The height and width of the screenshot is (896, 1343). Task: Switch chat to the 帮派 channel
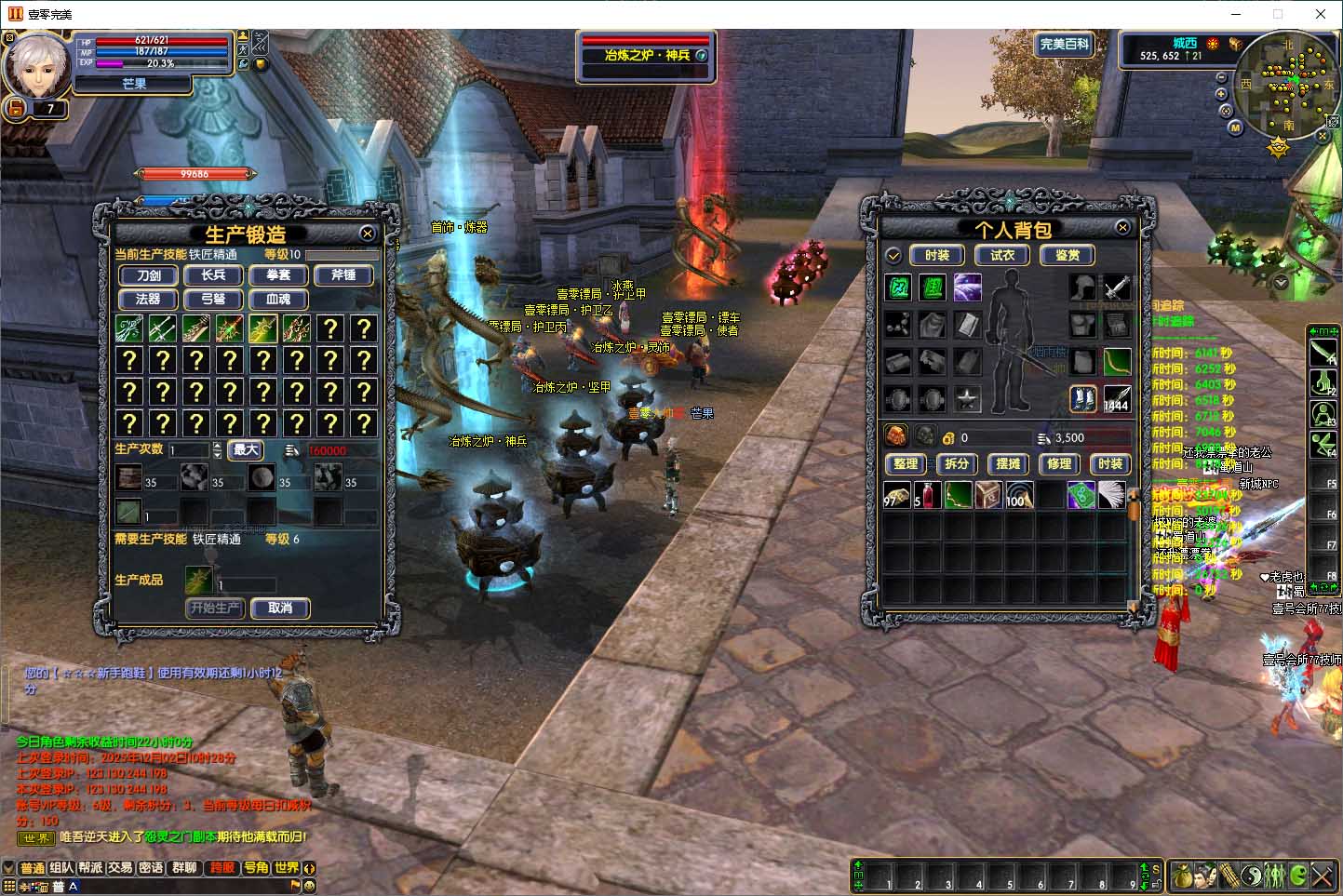[90, 867]
